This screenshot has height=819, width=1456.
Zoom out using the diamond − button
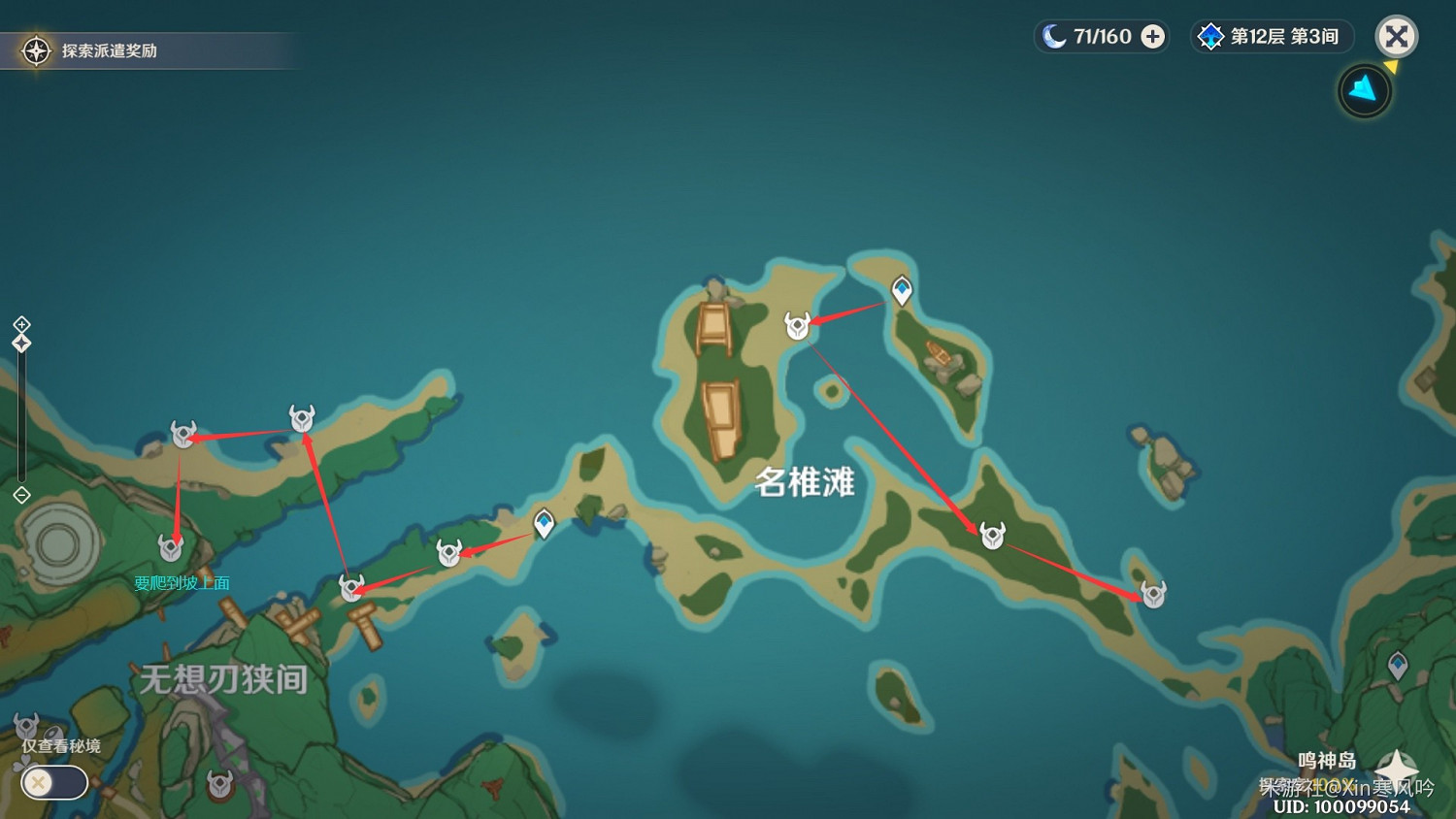(x=21, y=496)
